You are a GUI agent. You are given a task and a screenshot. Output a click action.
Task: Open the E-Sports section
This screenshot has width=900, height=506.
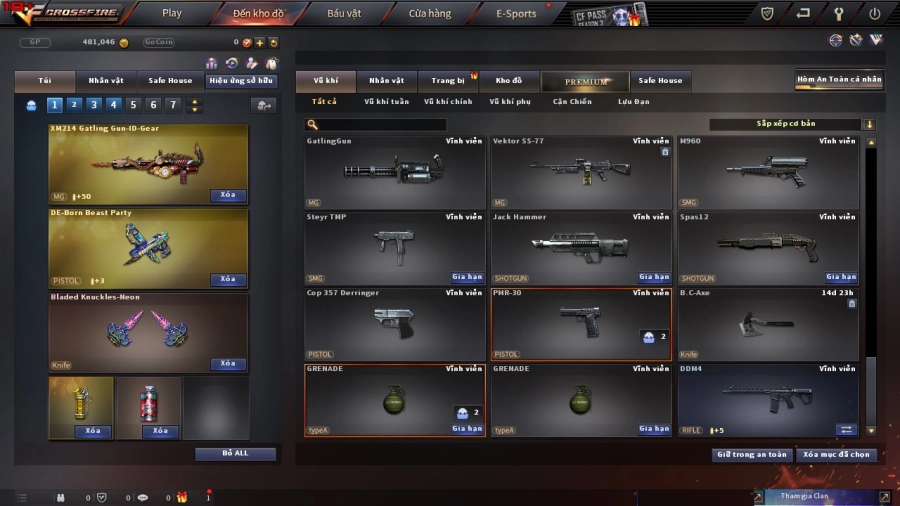click(516, 14)
